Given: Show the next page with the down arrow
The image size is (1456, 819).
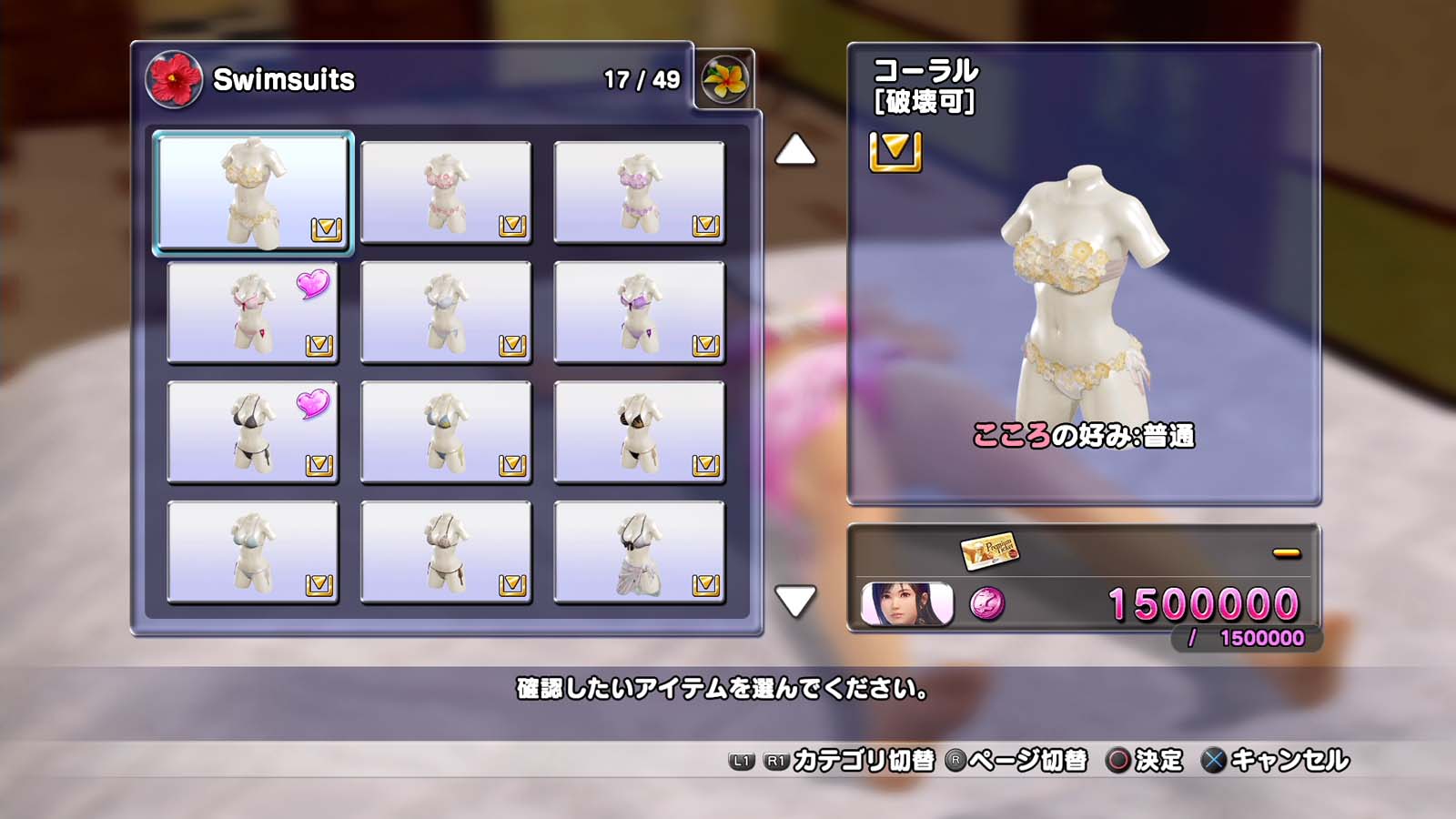Looking at the screenshot, I should click(795, 601).
